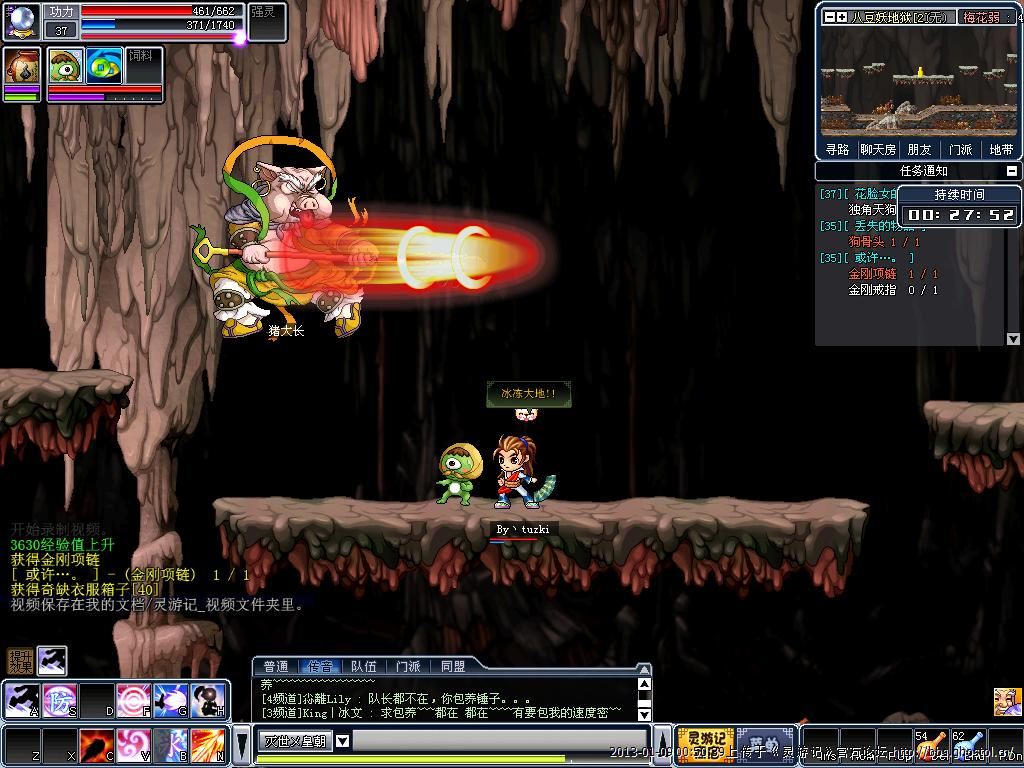1024x768 pixels.
Task: Activate the fire skill in slot C
Action: 96,743
